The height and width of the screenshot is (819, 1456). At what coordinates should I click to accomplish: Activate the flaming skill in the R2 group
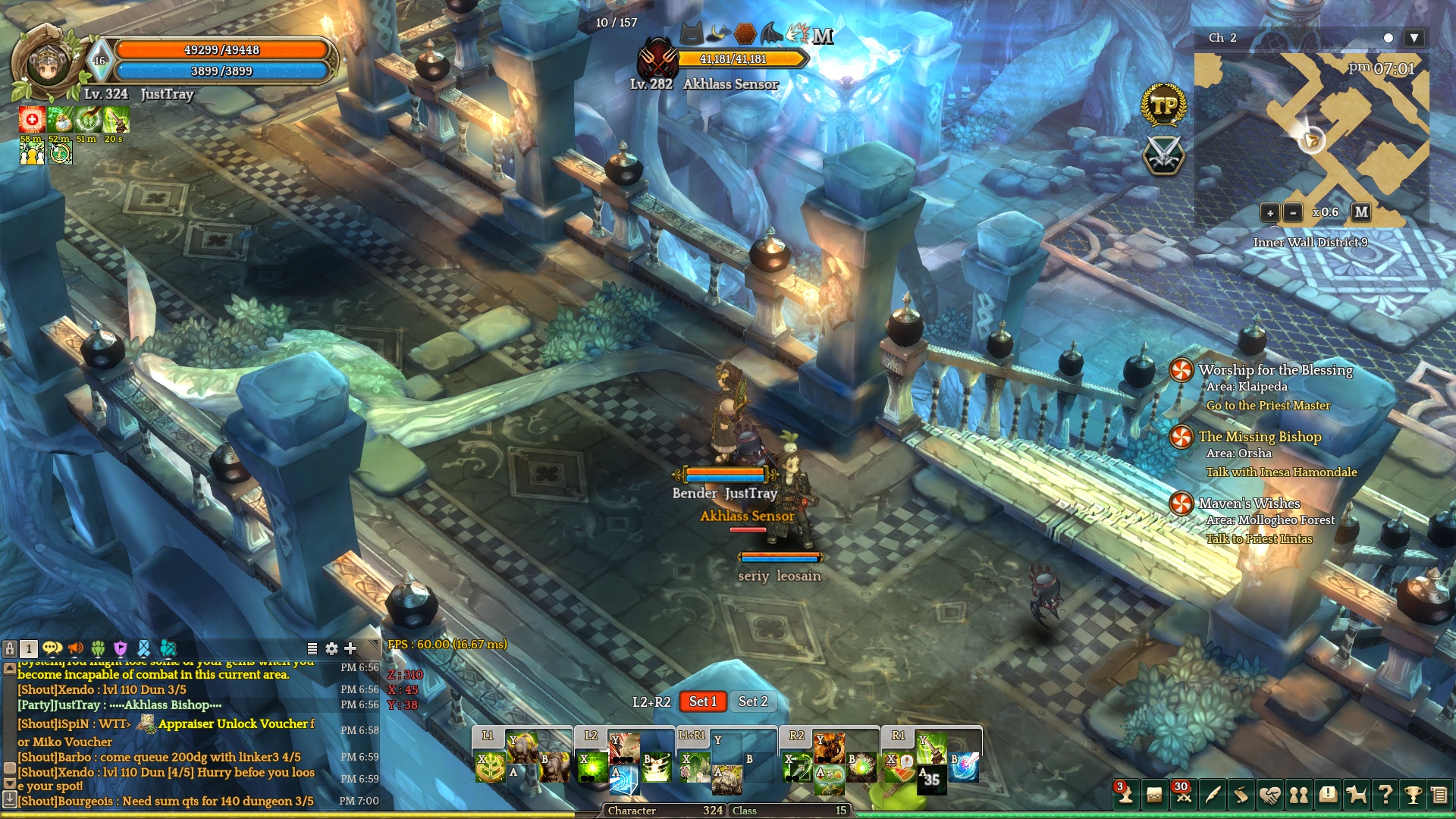coord(830,747)
